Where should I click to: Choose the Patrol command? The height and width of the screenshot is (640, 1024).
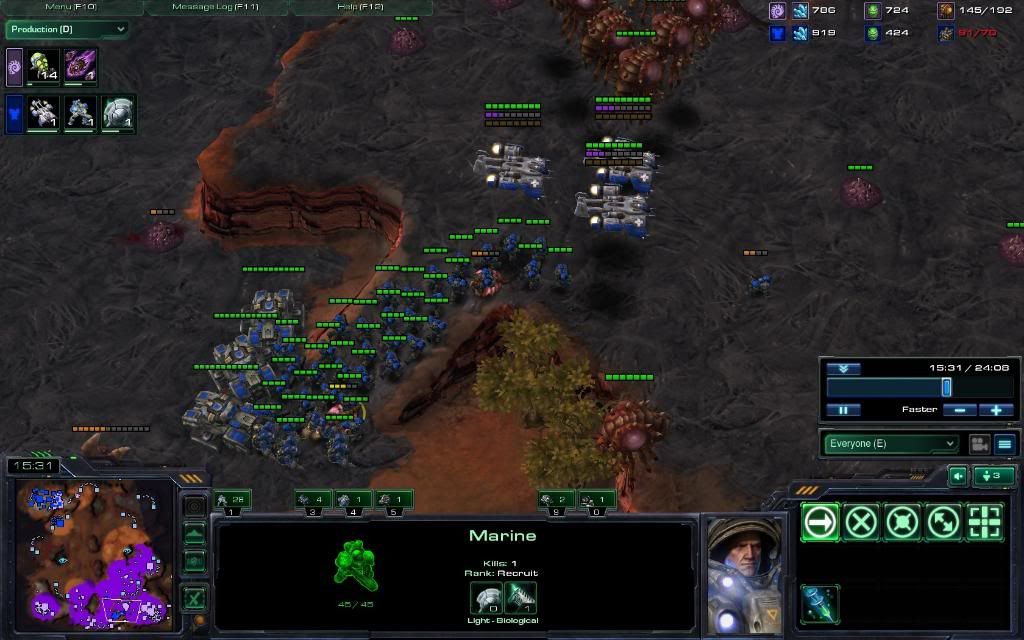click(943, 522)
